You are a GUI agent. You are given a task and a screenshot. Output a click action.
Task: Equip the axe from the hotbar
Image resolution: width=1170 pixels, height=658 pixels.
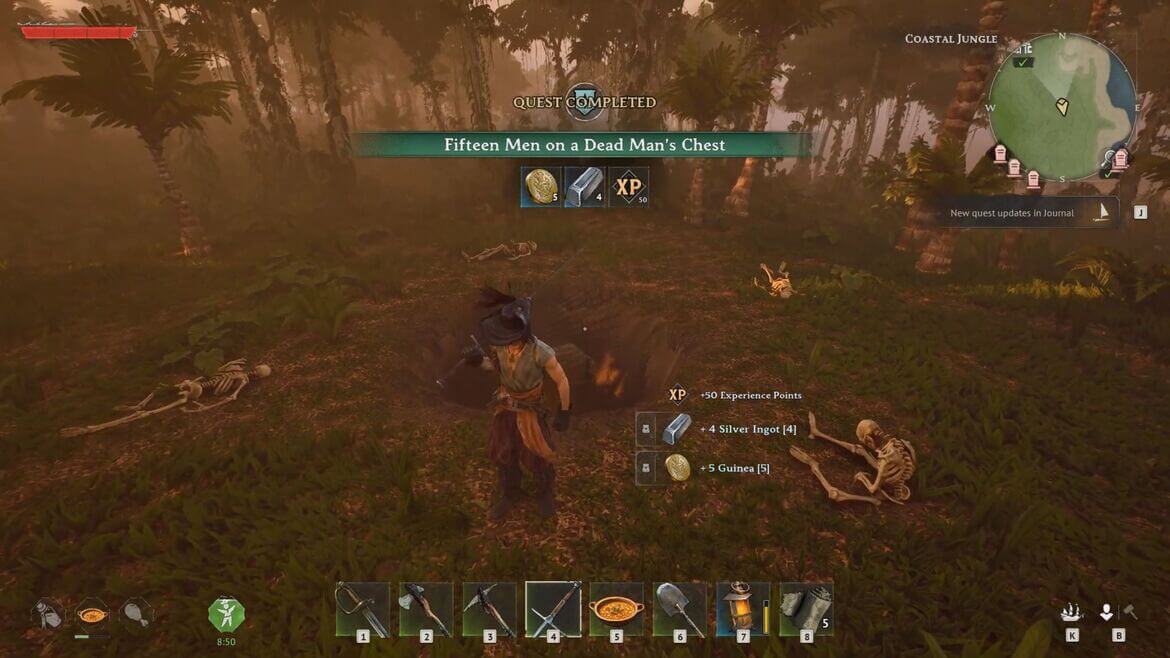click(x=426, y=608)
